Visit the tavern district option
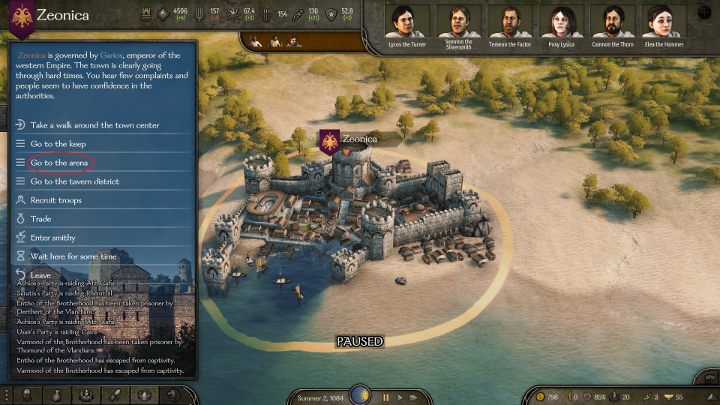Screen dimensions: 720x405 tap(80, 182)
